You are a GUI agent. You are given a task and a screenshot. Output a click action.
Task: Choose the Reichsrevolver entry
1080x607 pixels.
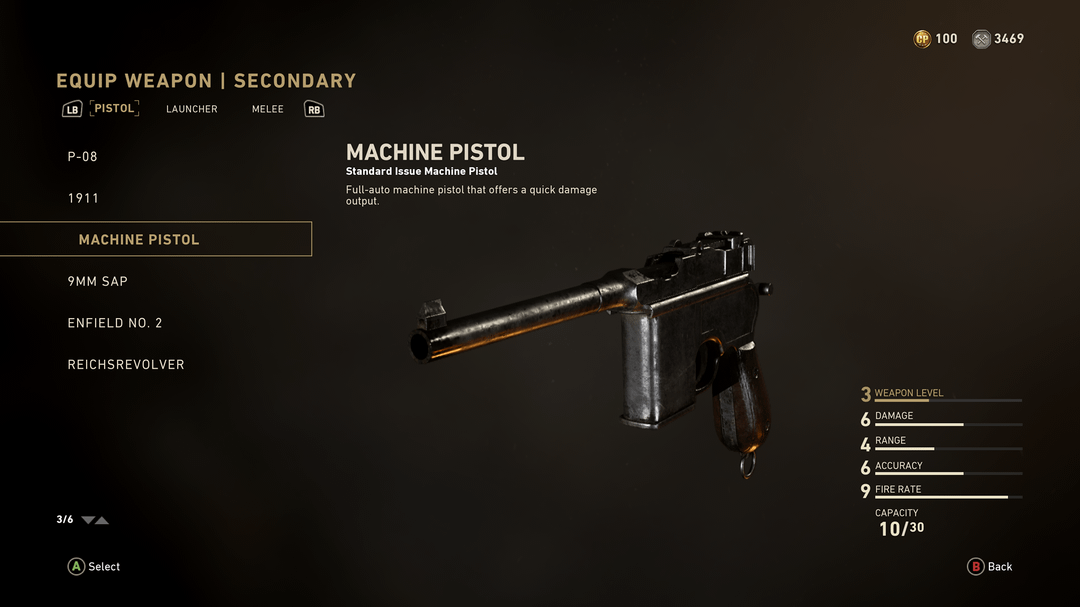[x=126, y=365]
